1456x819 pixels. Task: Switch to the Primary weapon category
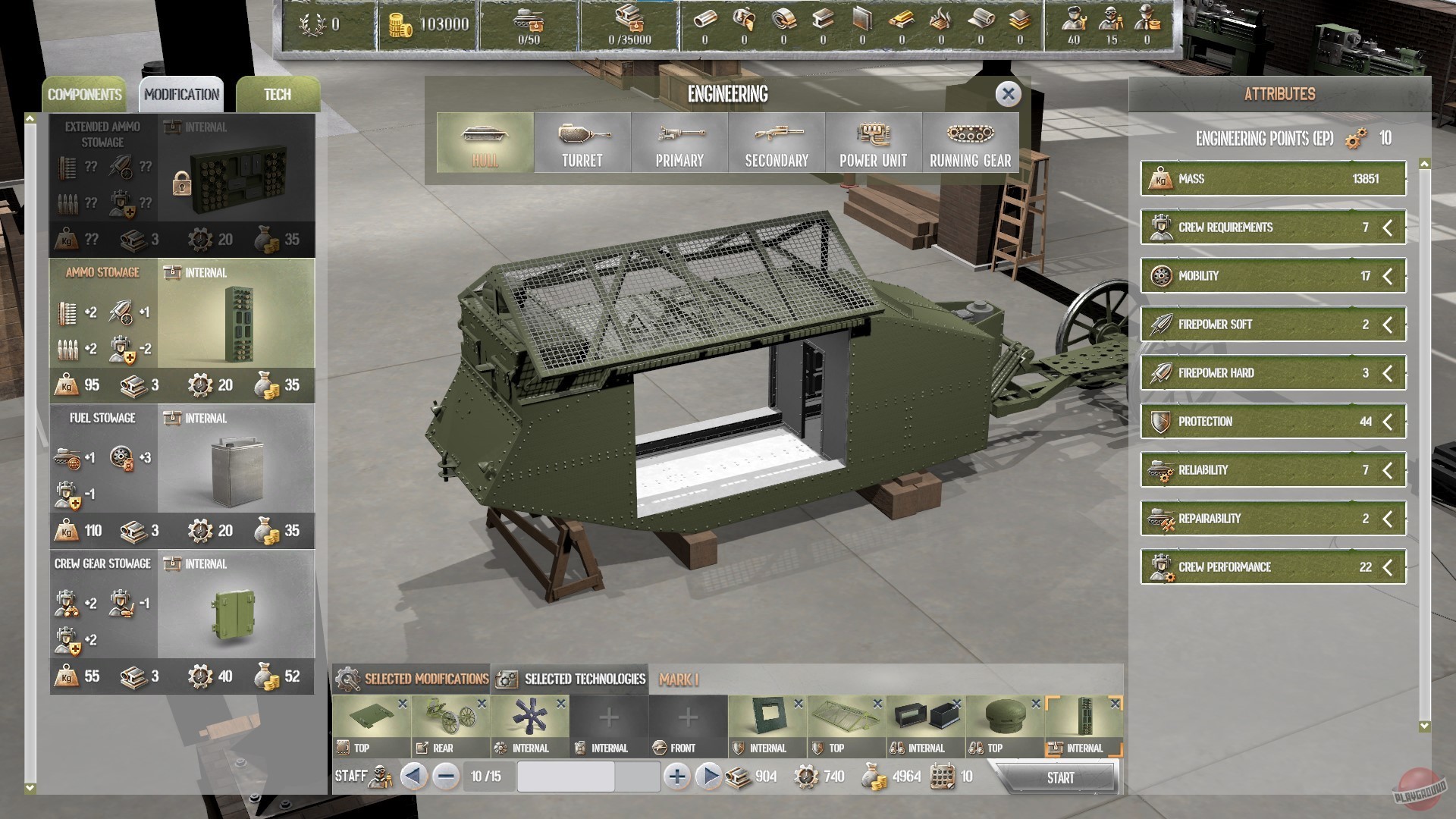(679, 143)
